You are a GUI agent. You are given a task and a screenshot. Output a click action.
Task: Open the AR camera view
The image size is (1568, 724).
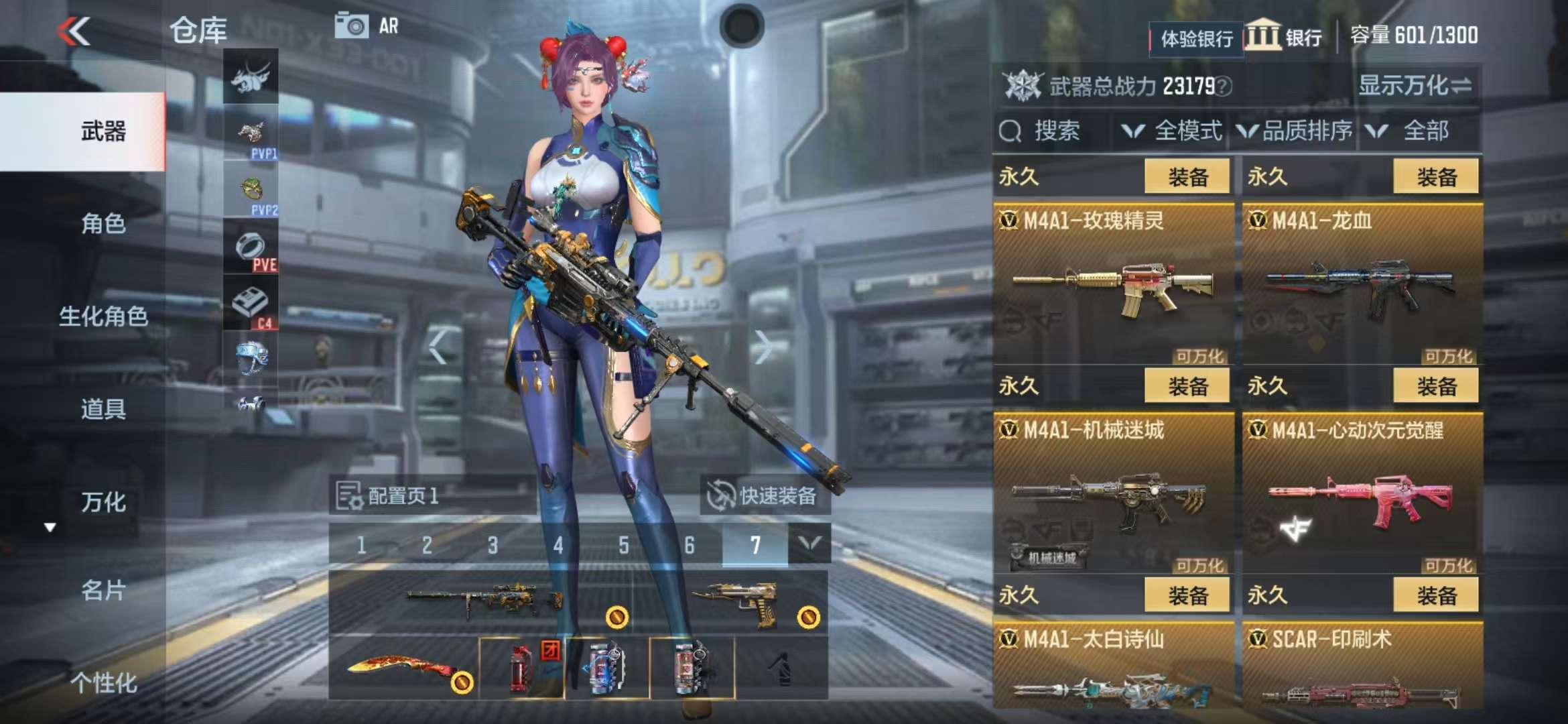point(367,27)
